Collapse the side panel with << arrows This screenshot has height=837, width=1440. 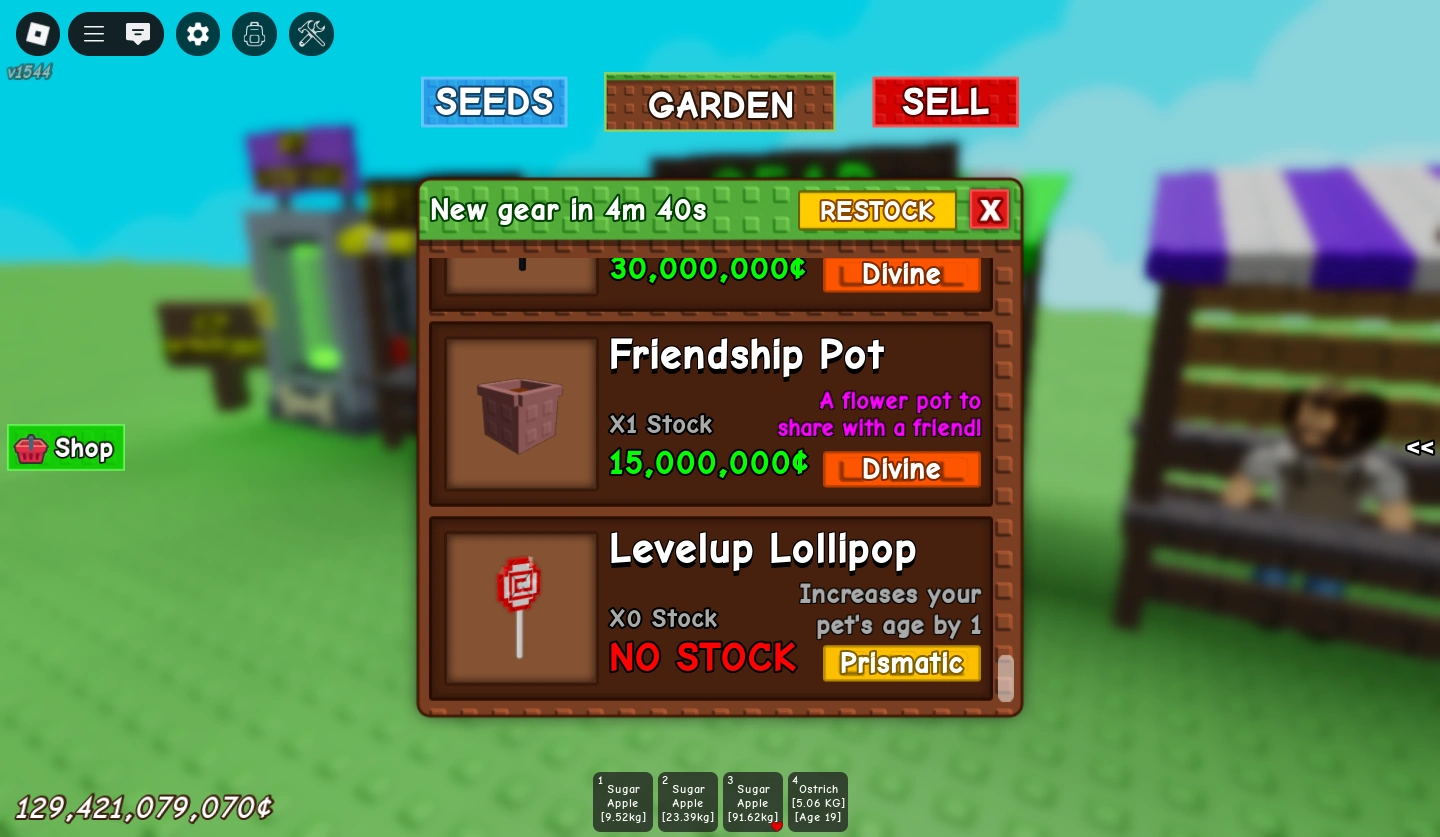(1419, 448)
